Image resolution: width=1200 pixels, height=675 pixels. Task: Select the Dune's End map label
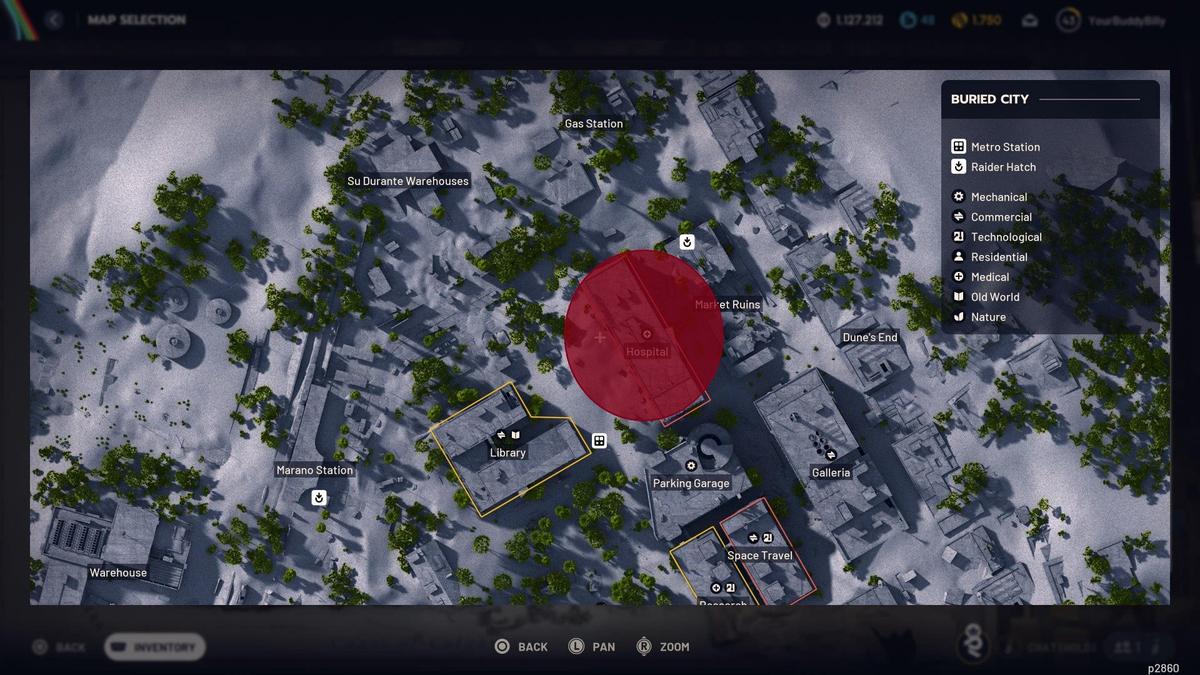[x=870, y=338]
